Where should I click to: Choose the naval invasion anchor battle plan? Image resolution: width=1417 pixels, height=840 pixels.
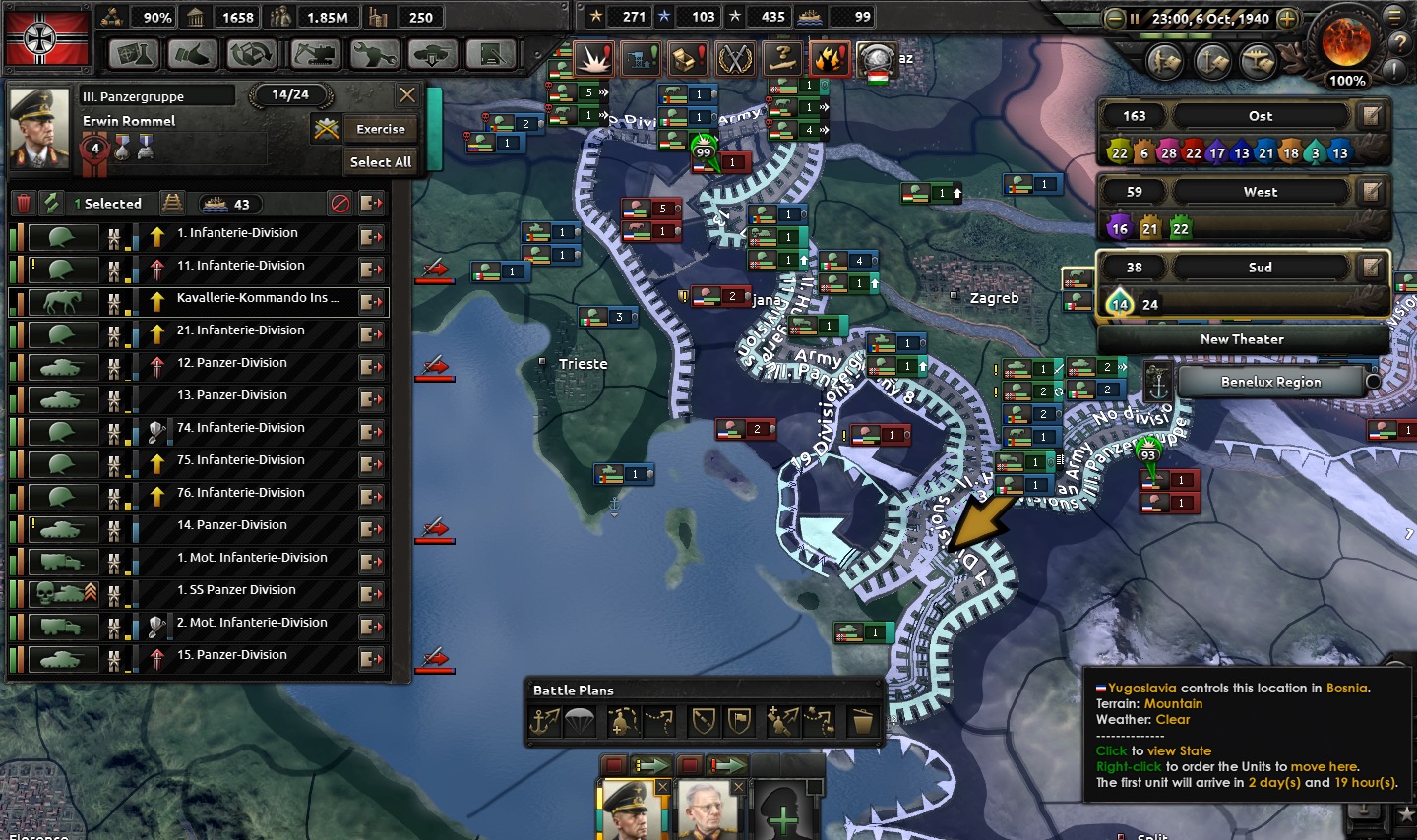coord(545,722)
